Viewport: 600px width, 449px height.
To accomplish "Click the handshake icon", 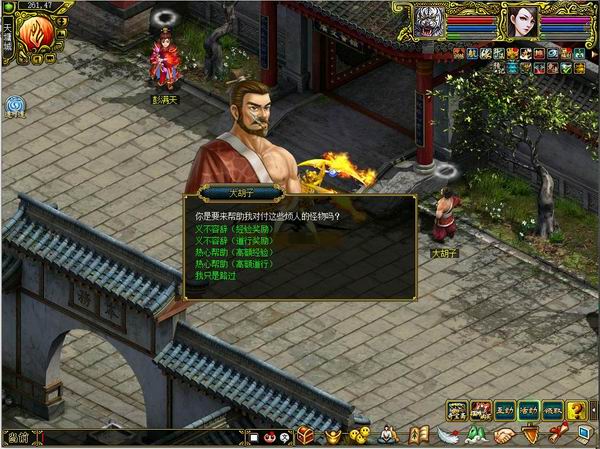I will coord(505,435).
